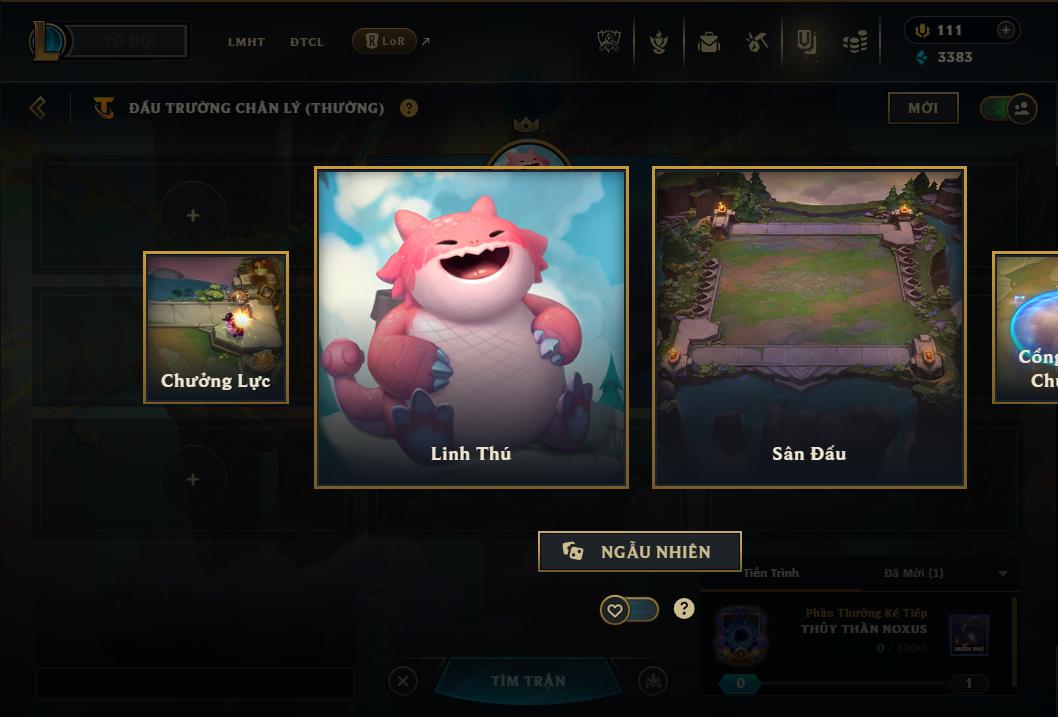Open the hammer crafting loot icon

click(757, 42)
